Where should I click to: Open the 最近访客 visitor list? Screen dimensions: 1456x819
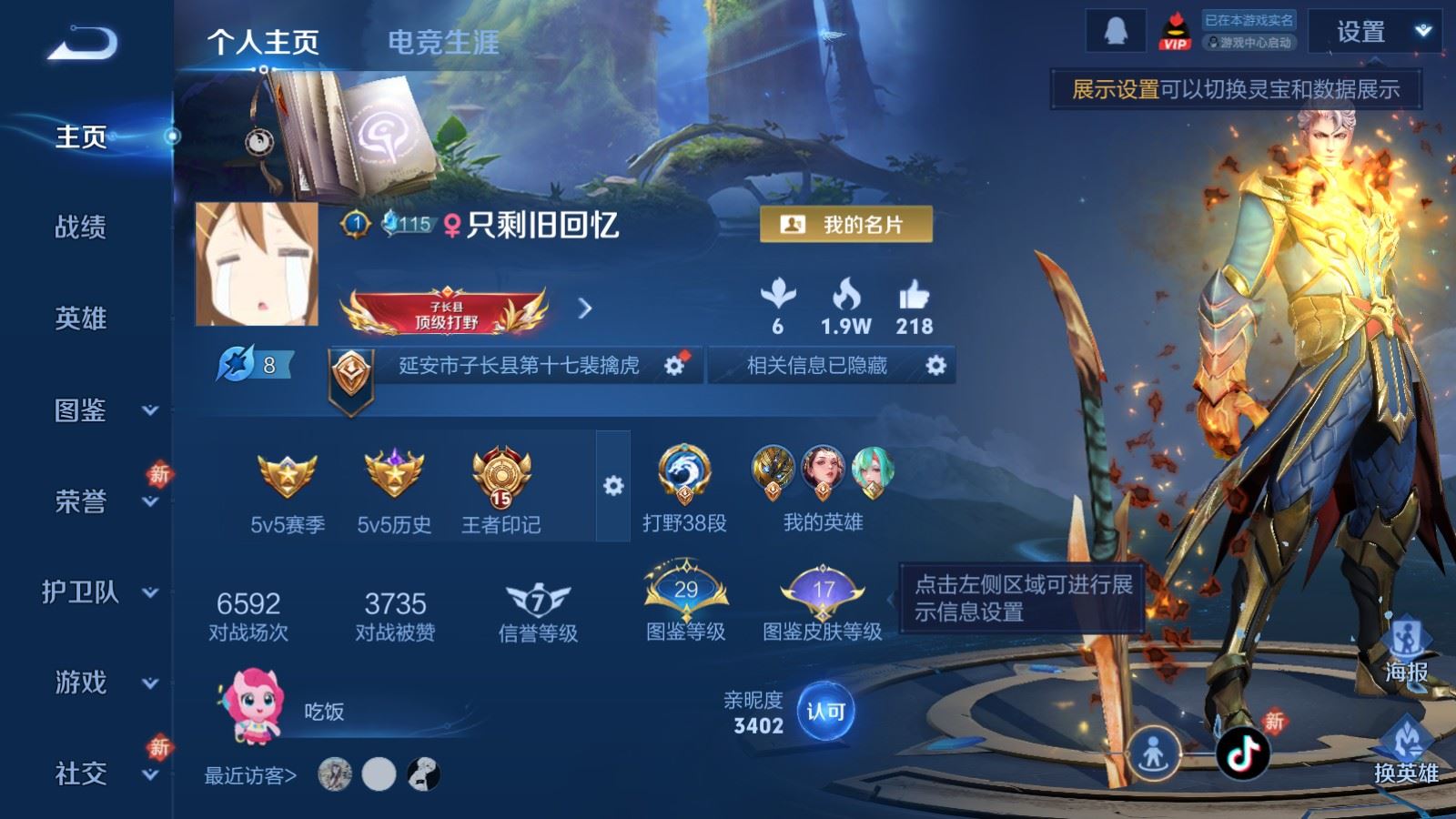point(250,775)
